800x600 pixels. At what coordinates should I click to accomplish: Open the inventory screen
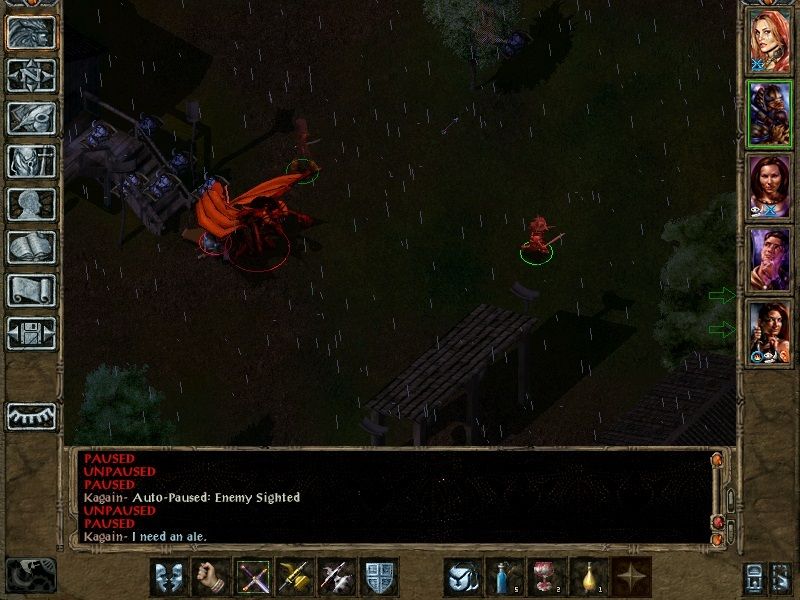31,161
